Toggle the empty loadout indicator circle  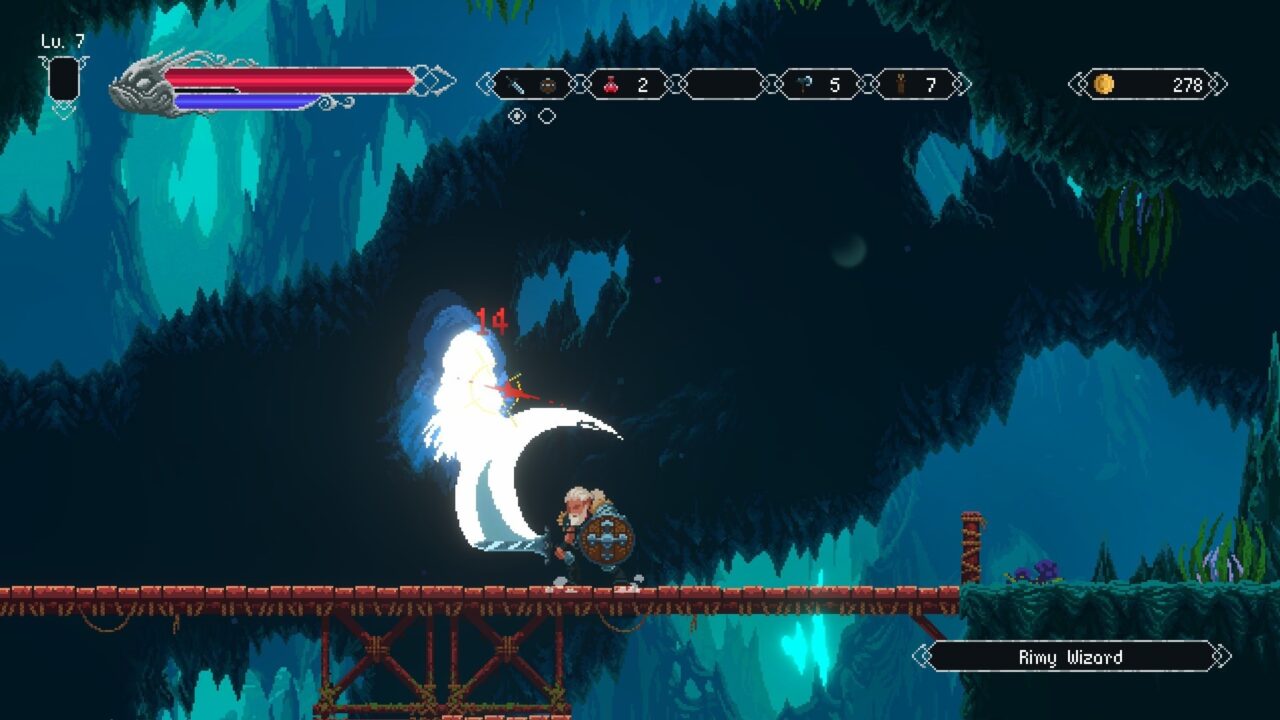click(548, 113)
